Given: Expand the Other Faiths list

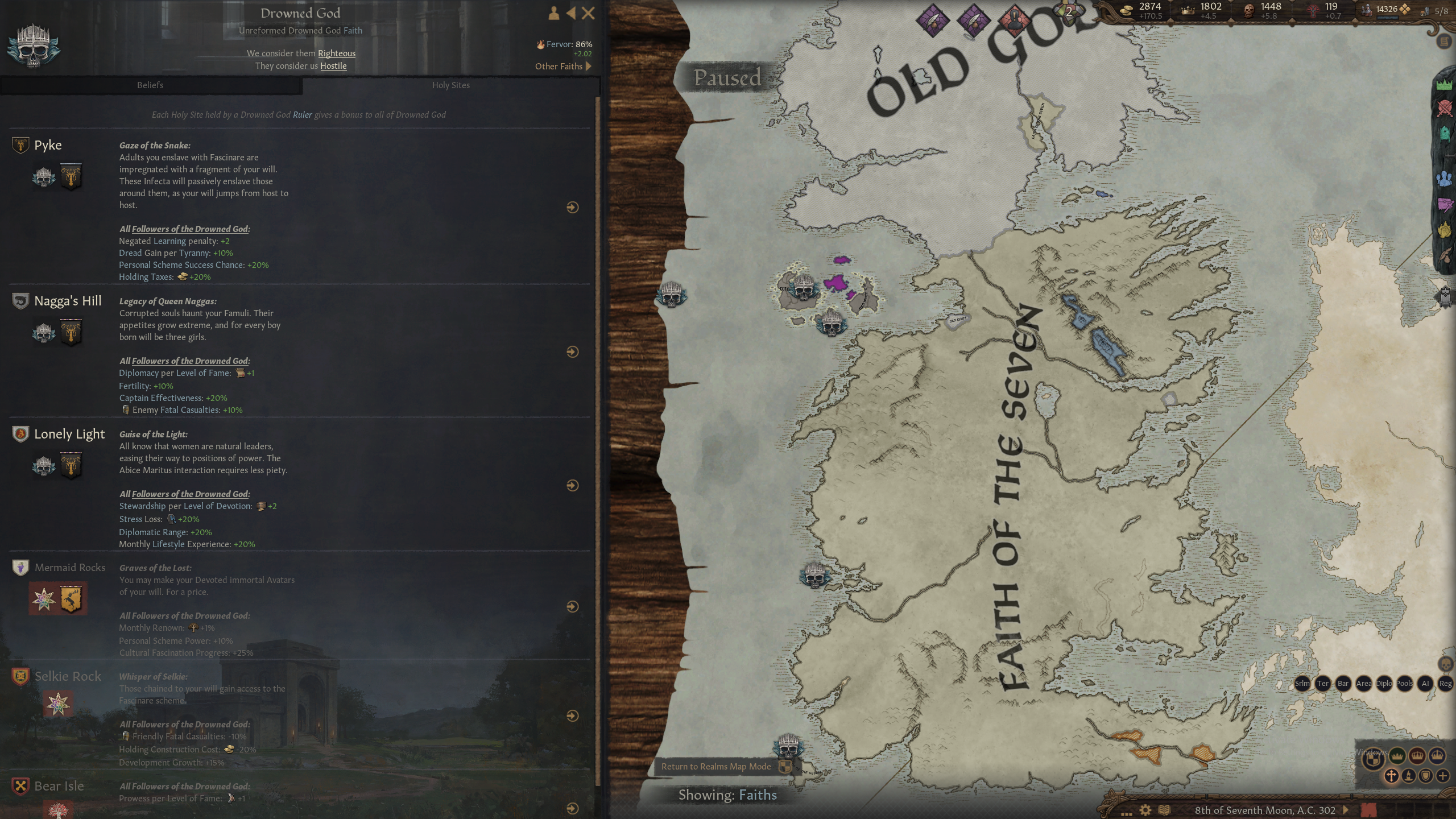Looking at the screenshot, I should click(563, 66).
